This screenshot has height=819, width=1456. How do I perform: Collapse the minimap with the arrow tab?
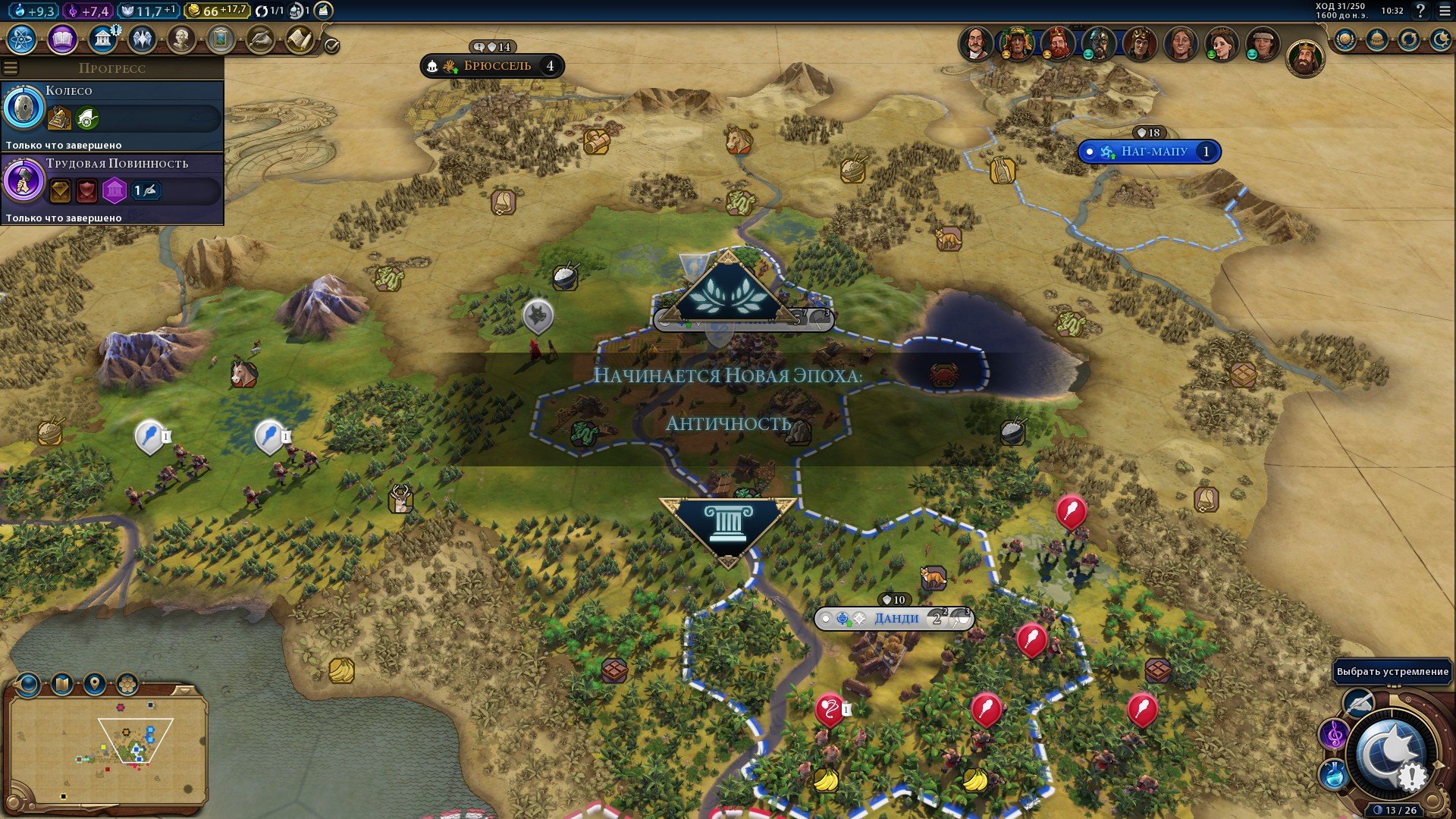click(184, 690)
